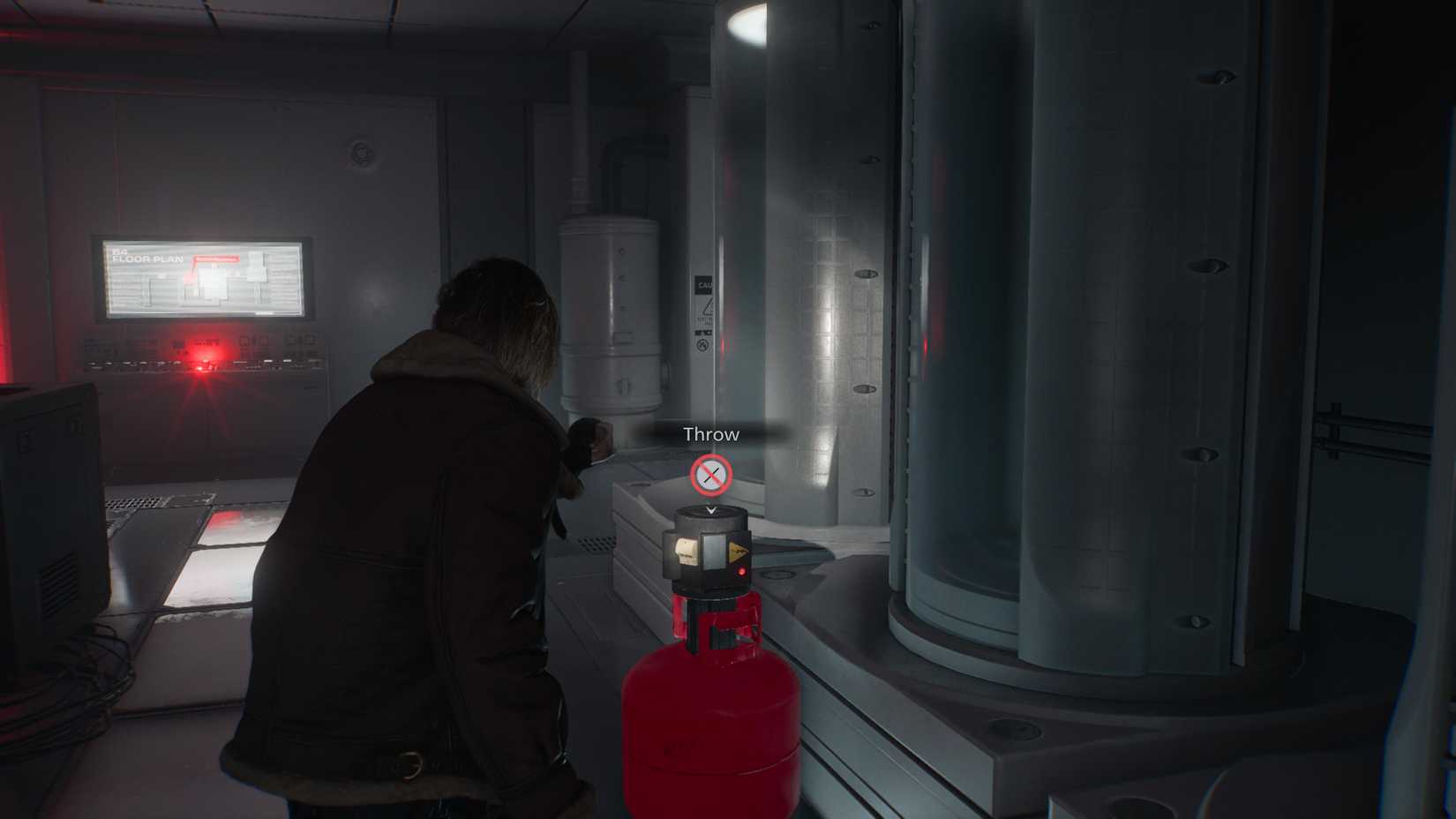1456x819 pixels.
Task: Click the Throw action prompt
Action: tap(710, 433)
